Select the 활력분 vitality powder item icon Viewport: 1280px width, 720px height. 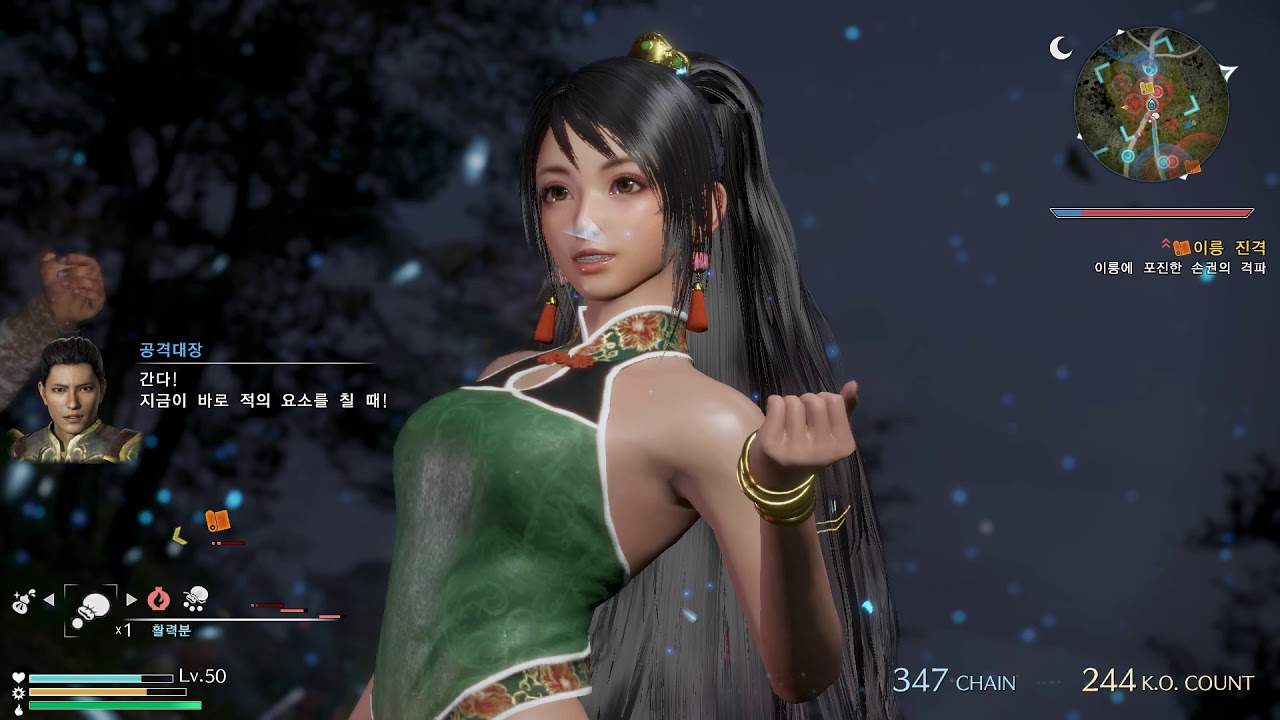[x=92, y=604]
